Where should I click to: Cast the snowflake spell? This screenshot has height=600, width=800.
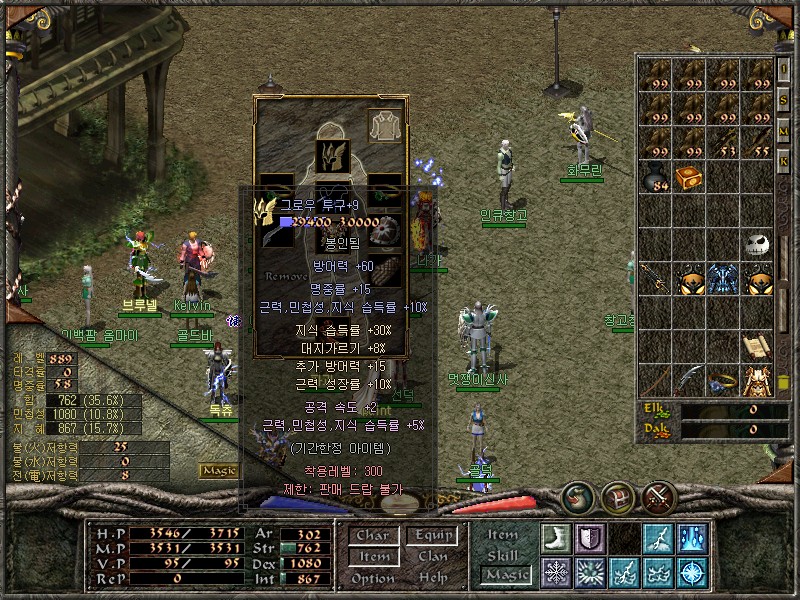click(555, 572)
